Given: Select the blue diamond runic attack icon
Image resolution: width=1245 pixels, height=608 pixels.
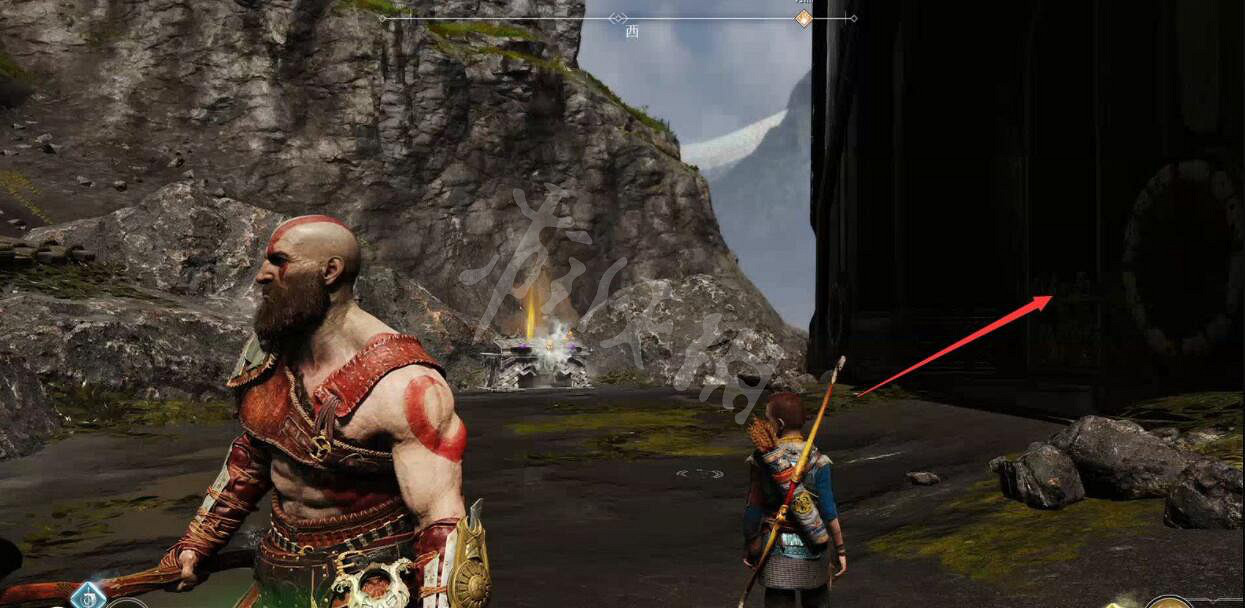Looking at the screenshot, I should 88,595.
